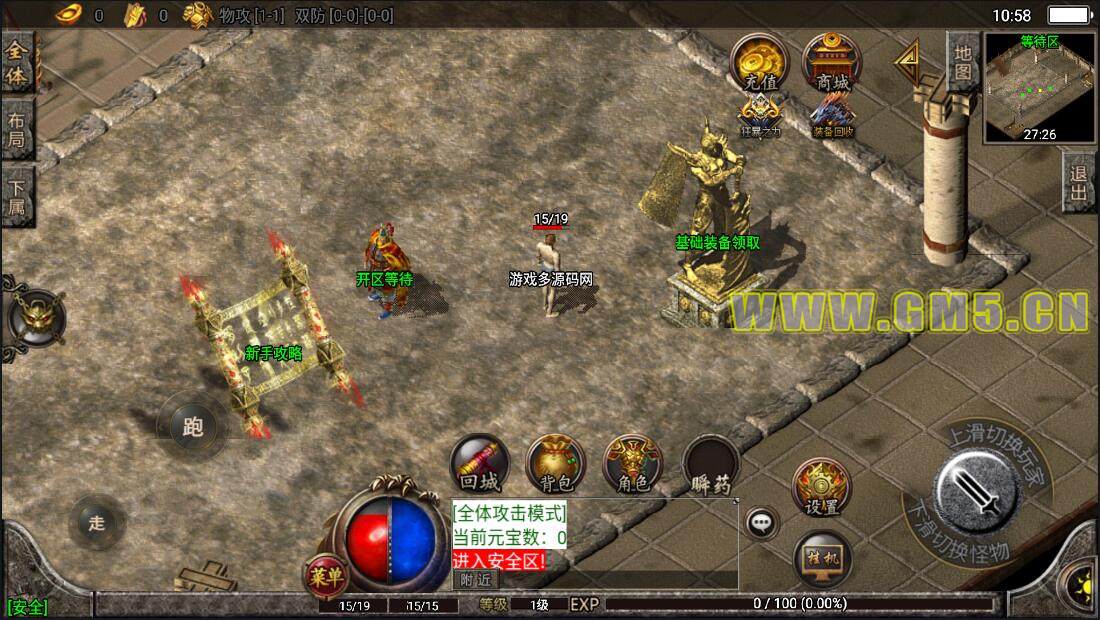The width and height of the screenshot is (1100, 620).
Task: Open the 角色 character sheet
Action: [632, 463]
